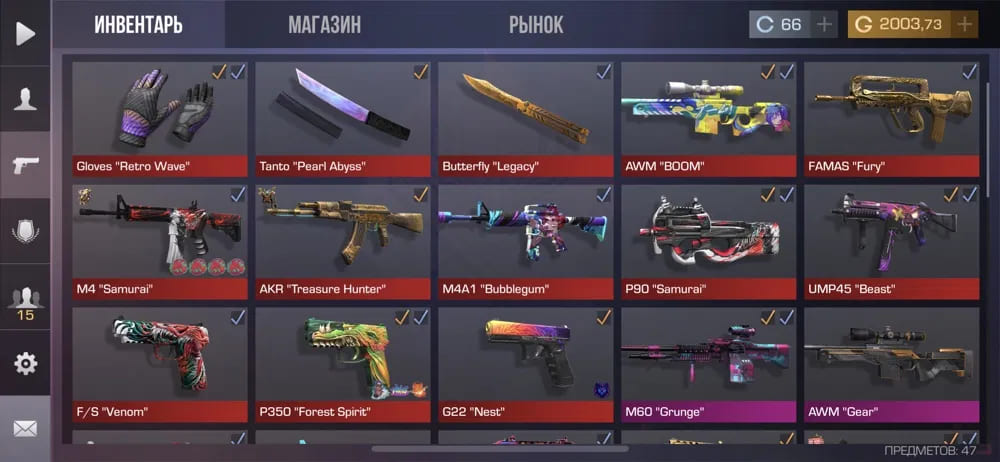Choose the AKR "Treasure Hunter" skin
1000x462 pixels.
tap(342, 241)
